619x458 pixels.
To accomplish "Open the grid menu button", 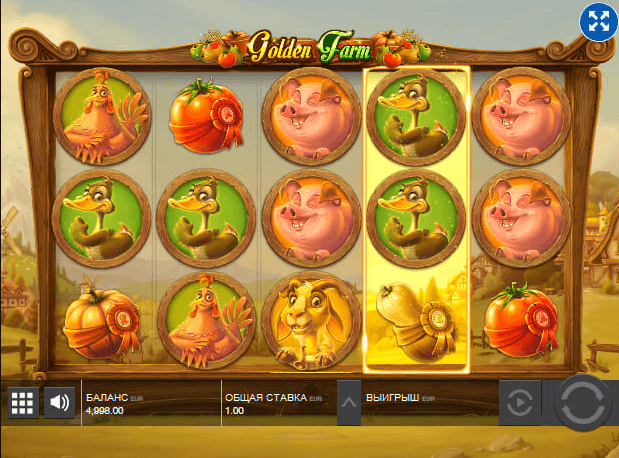I will 22,403.
